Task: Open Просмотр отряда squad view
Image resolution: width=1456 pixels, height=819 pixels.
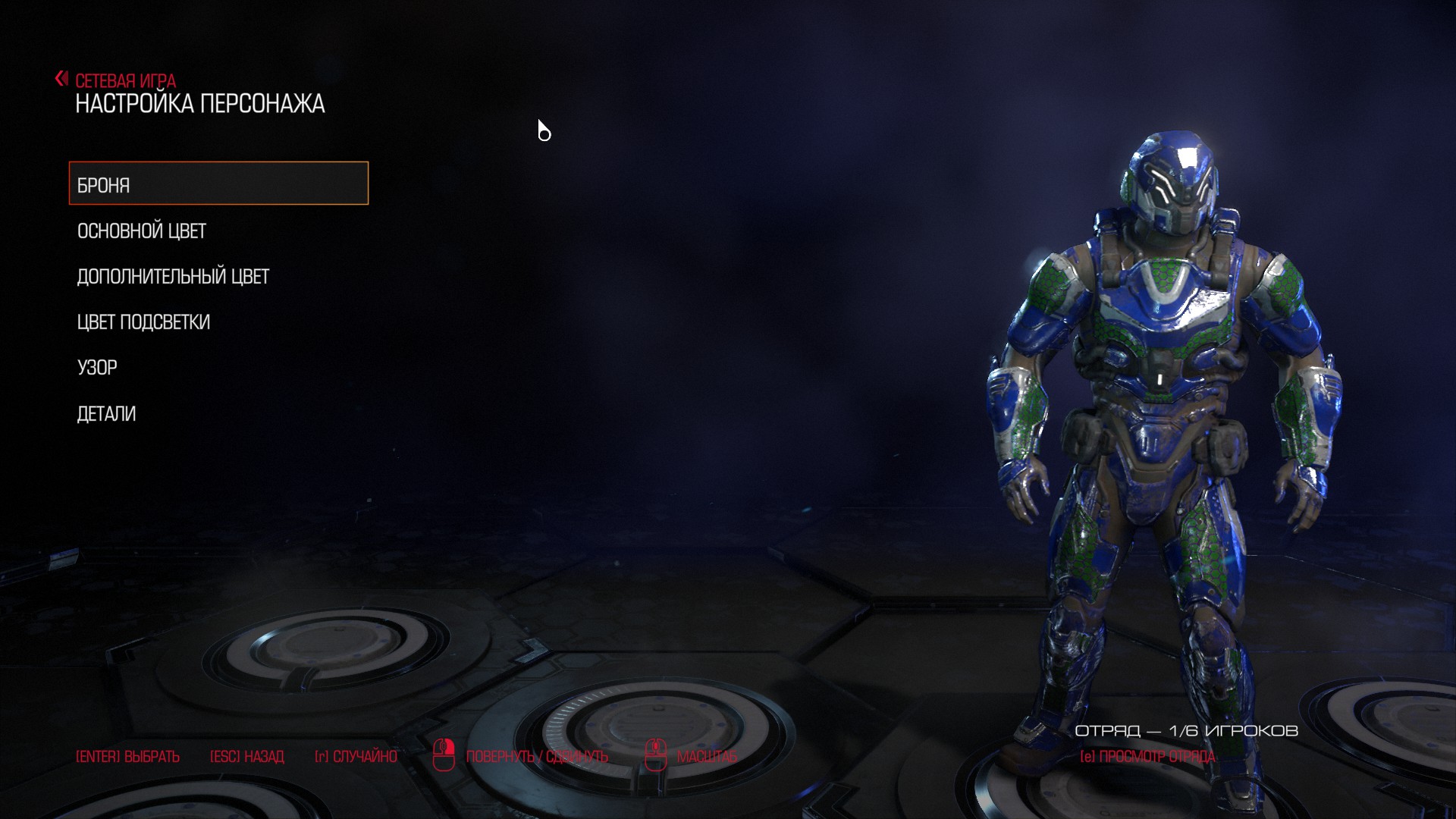Action: [1147, 756]
